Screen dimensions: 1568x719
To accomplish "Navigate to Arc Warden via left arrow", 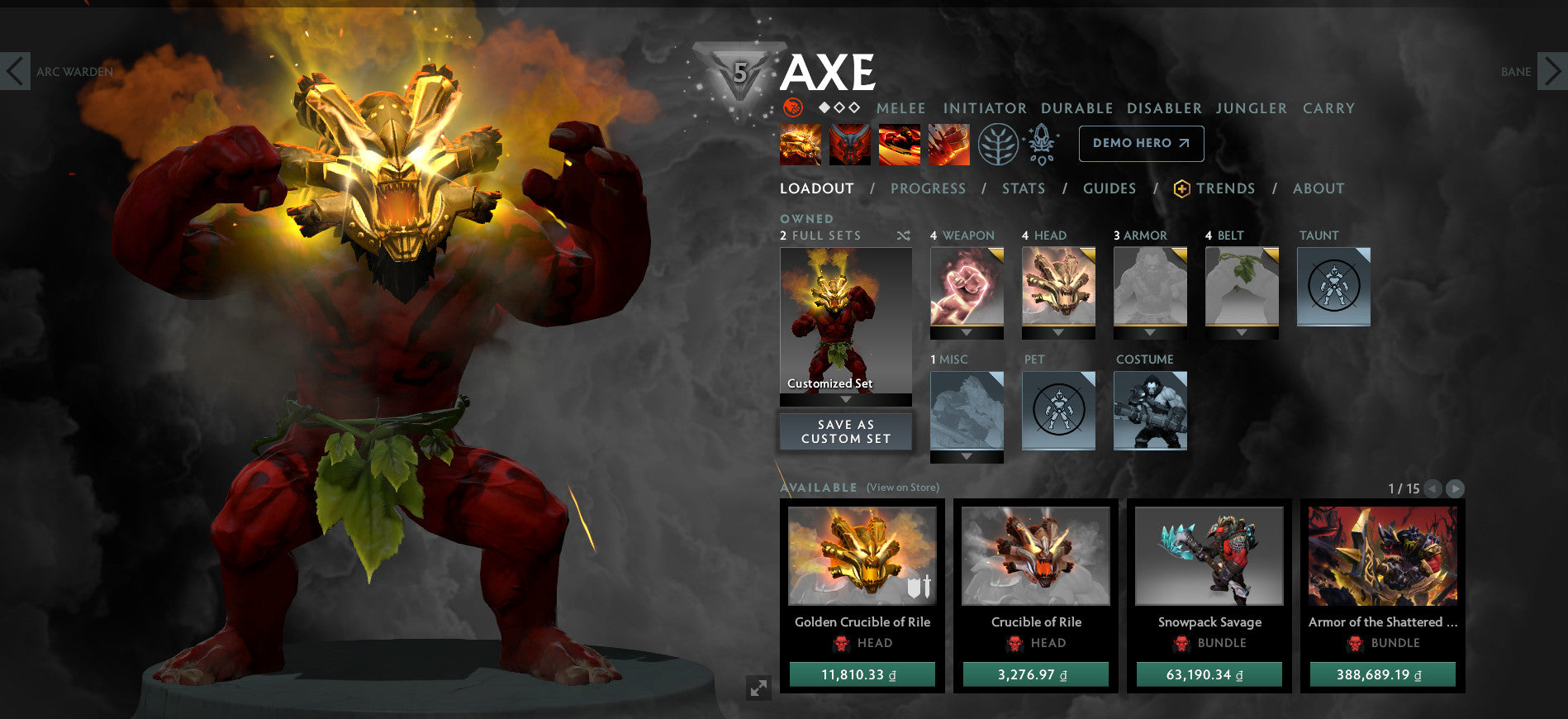I will click(15, 72).
